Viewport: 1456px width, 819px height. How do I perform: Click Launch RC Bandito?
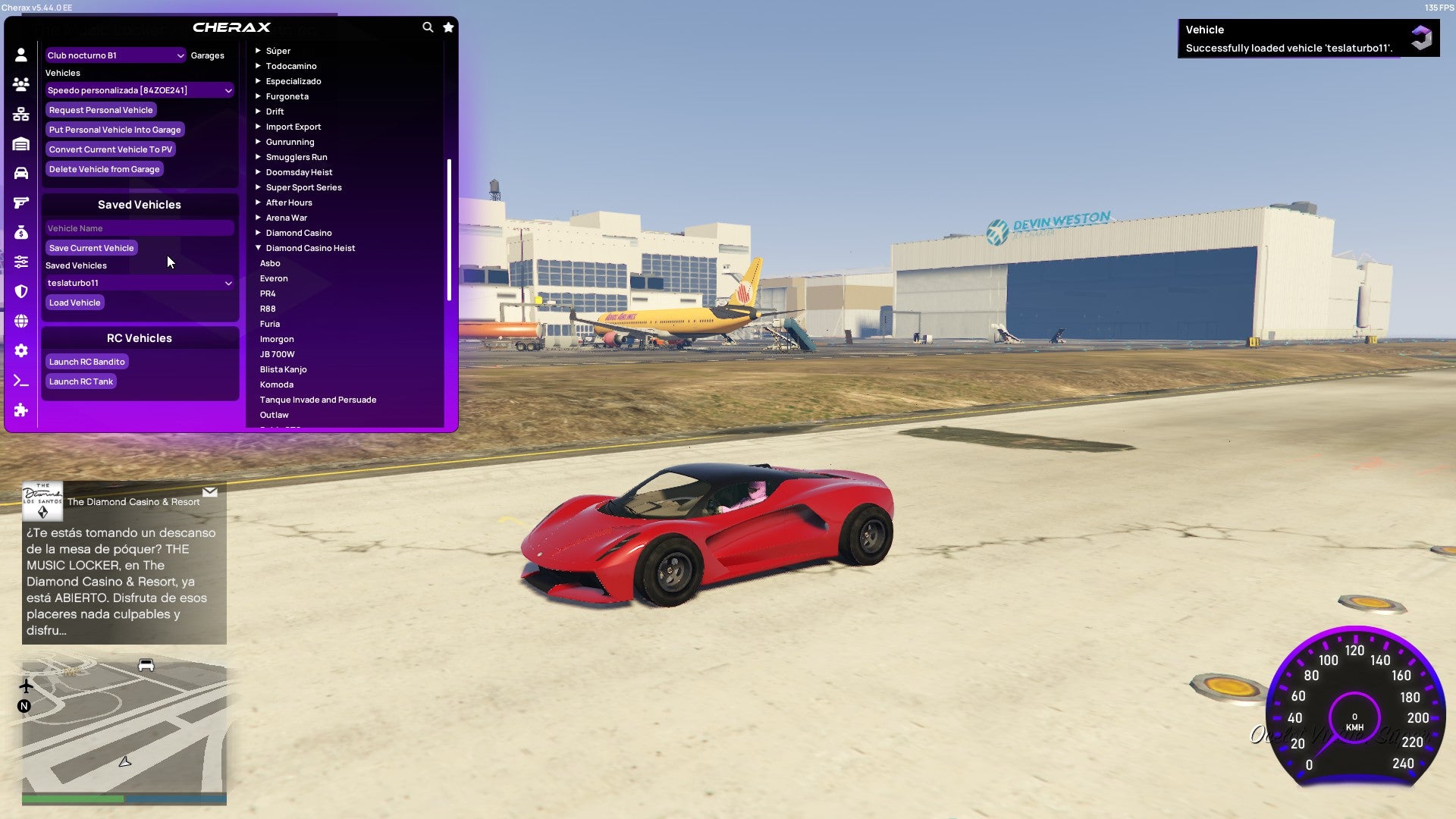(86, 362)
